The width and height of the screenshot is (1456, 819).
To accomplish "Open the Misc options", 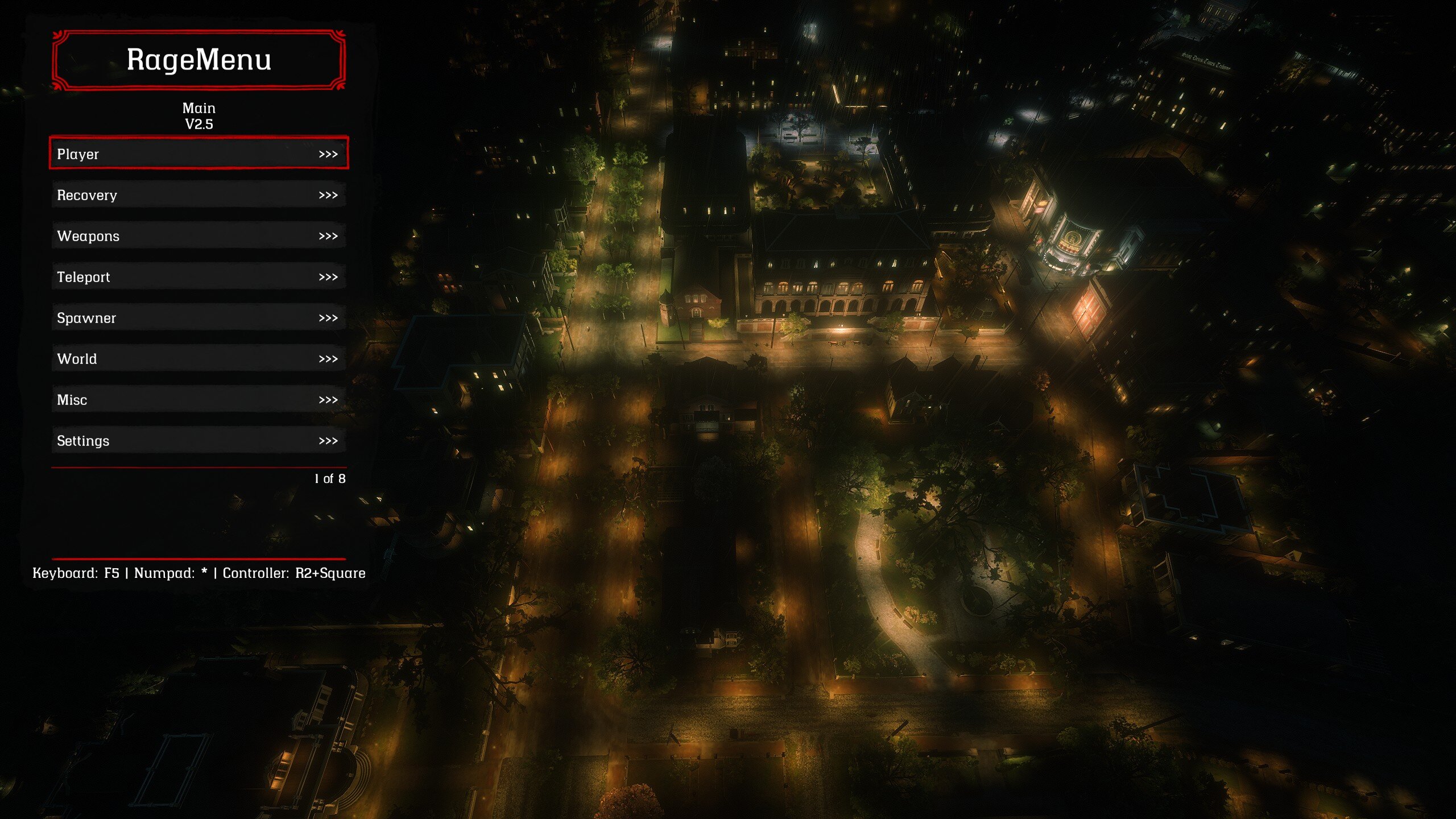I will 198,400.
